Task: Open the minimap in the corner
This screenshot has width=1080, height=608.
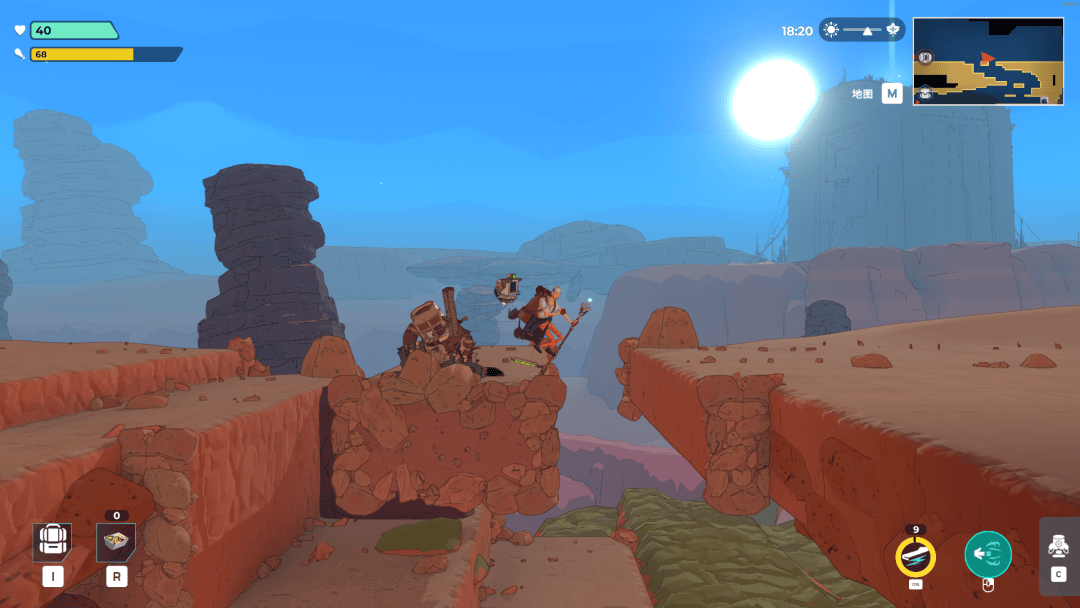Action: point(987,61)
